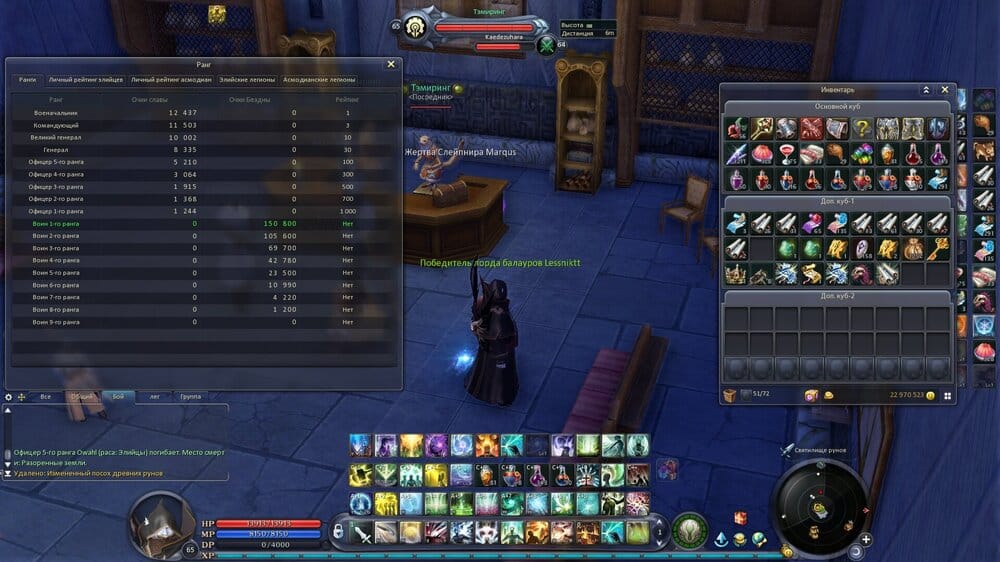The width and height of the screenshot is (1000, 562).
Task: Open the Личный рейтинг асмодиан tab
Action: pos(171,80)
